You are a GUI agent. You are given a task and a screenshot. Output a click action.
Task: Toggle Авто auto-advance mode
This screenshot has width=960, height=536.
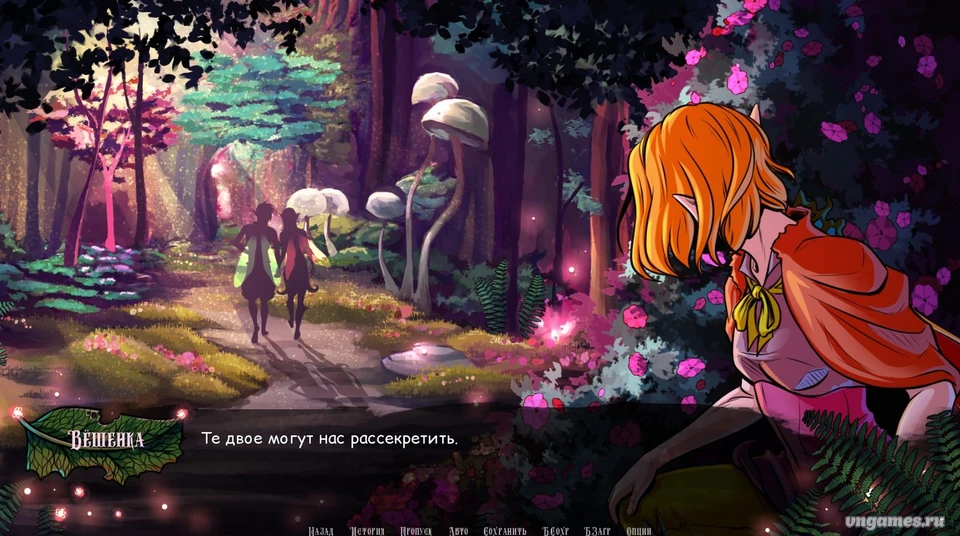pos(458,530)
